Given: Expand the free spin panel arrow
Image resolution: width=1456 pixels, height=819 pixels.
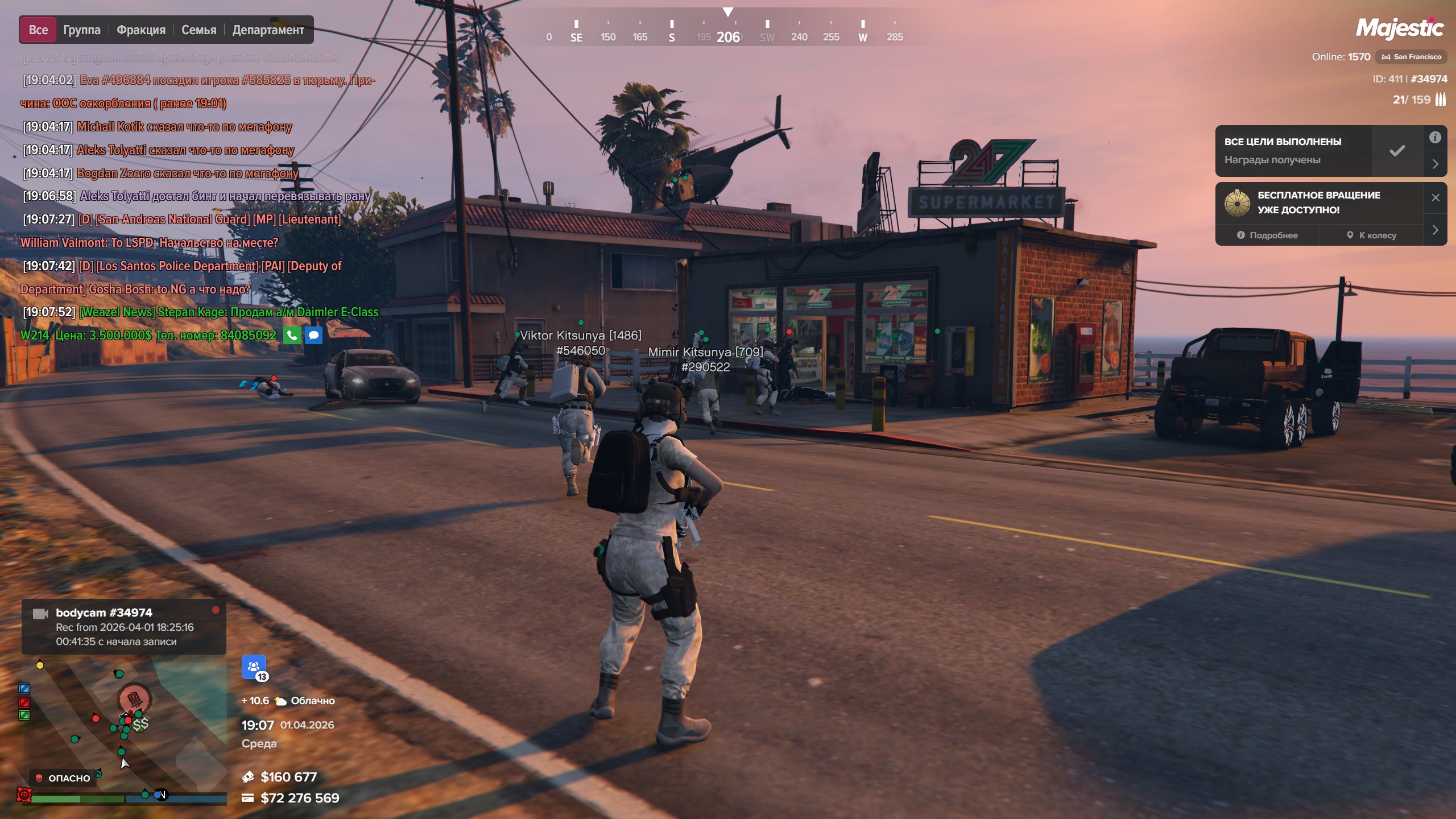Looking at the screenshot, I should [1435, 230].
